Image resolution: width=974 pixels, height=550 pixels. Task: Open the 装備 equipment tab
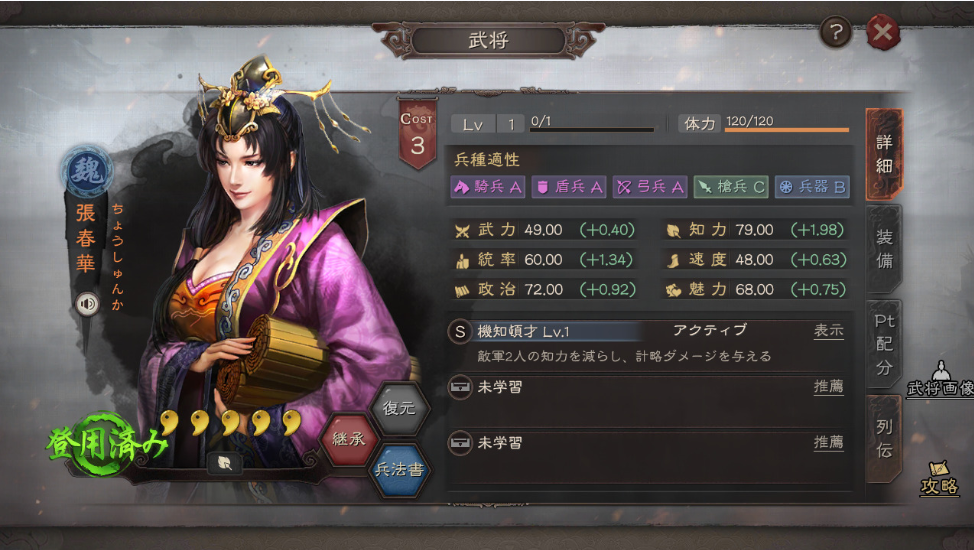pyautogui.click(x=884, y=249)
